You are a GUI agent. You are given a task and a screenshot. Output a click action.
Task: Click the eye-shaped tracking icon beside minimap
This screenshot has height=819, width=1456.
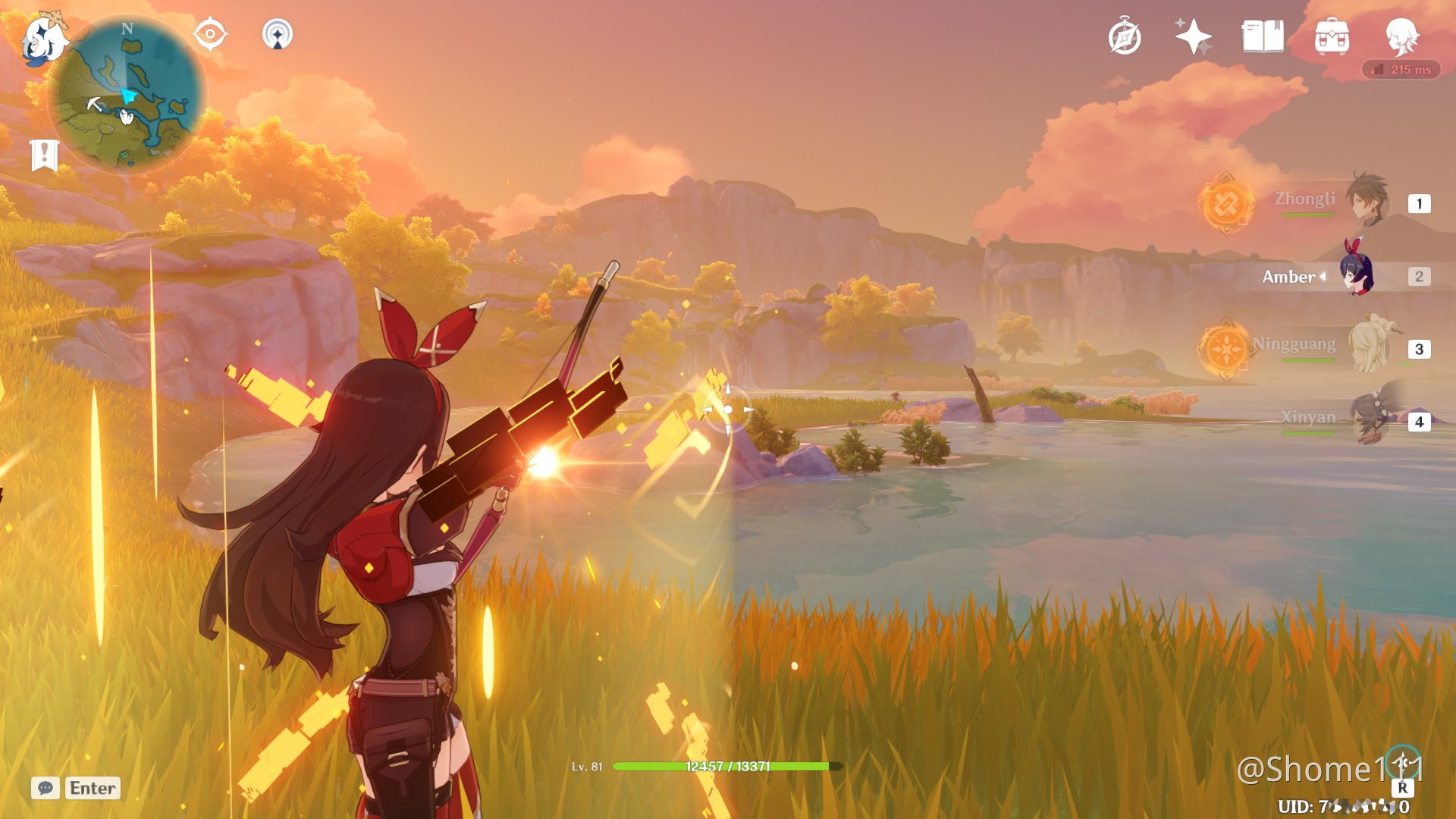pos(210,33)
